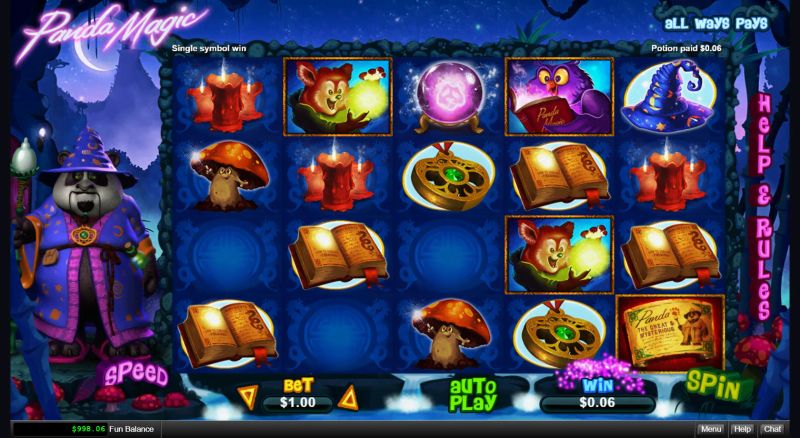This screenshot has width=800, height=438.
Task: Open the Menu button
Action: (711, 429)
